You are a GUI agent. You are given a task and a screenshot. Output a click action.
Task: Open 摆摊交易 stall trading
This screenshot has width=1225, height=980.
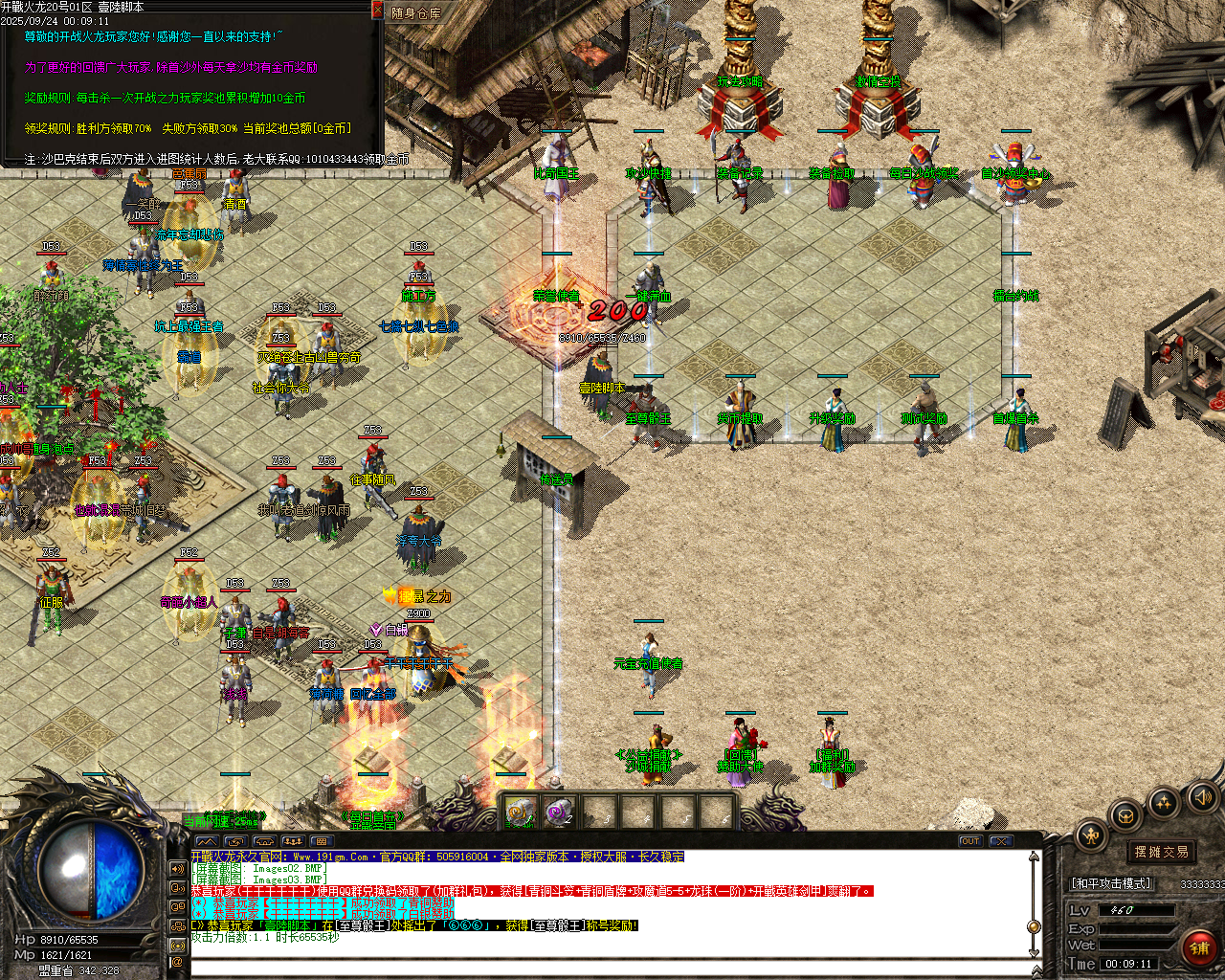[1160, 853]
